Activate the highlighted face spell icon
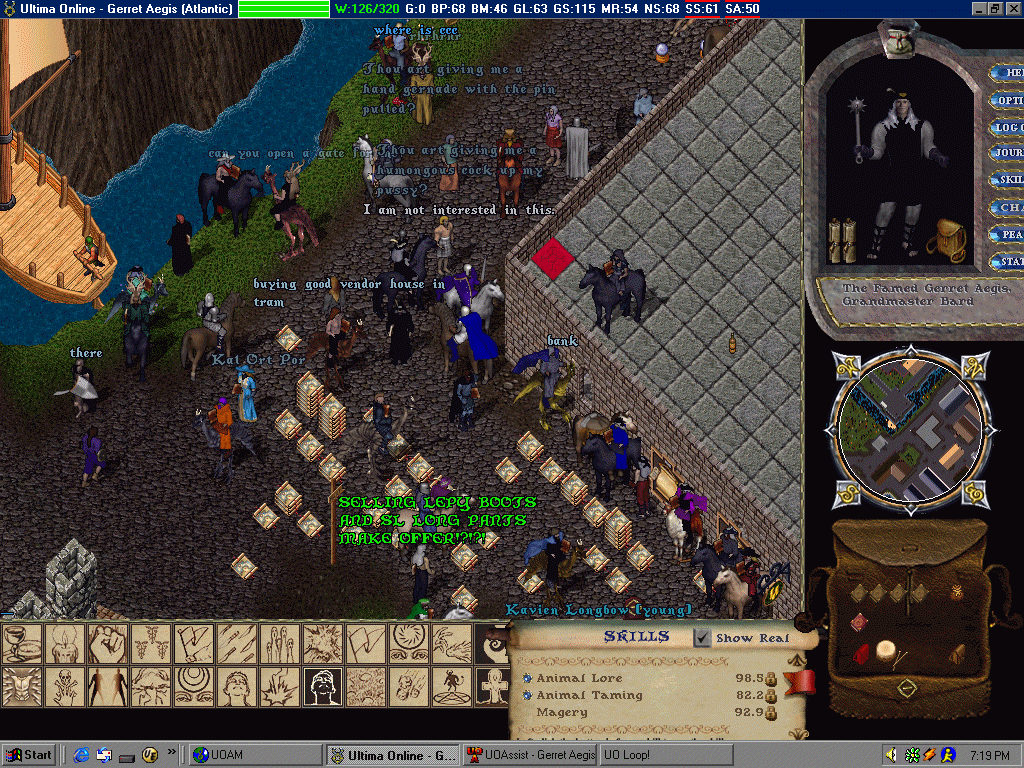Viewport: 1024px width, 768px height. 322,686
